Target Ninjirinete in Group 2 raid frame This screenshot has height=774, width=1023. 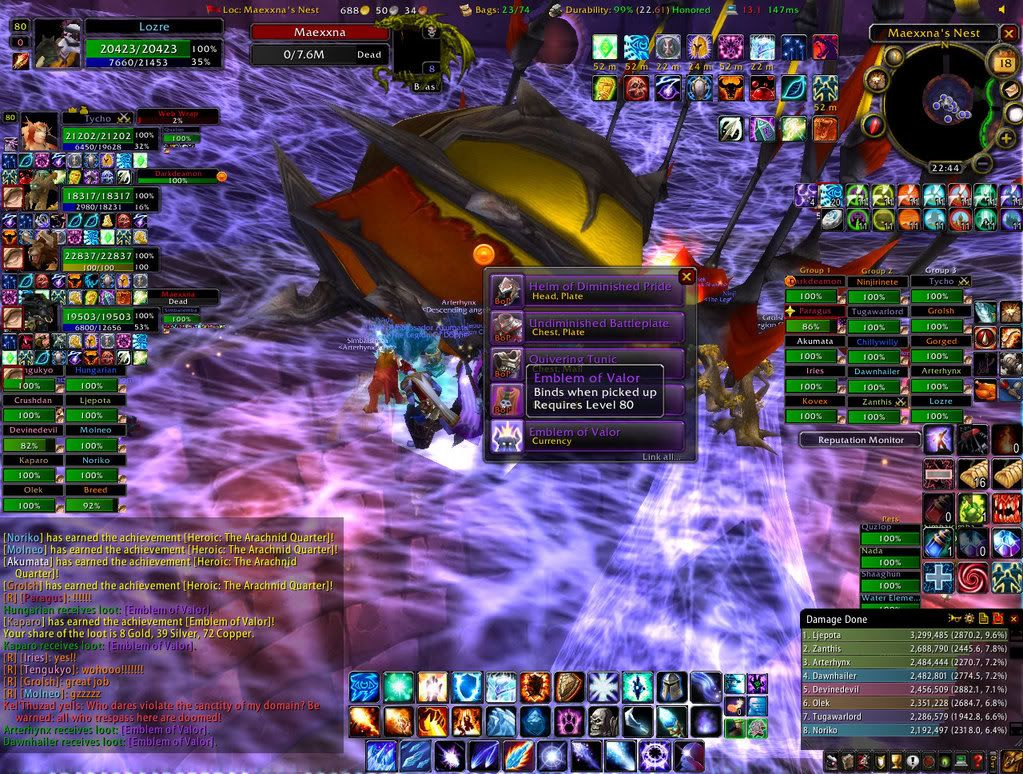tap(874, 283)
